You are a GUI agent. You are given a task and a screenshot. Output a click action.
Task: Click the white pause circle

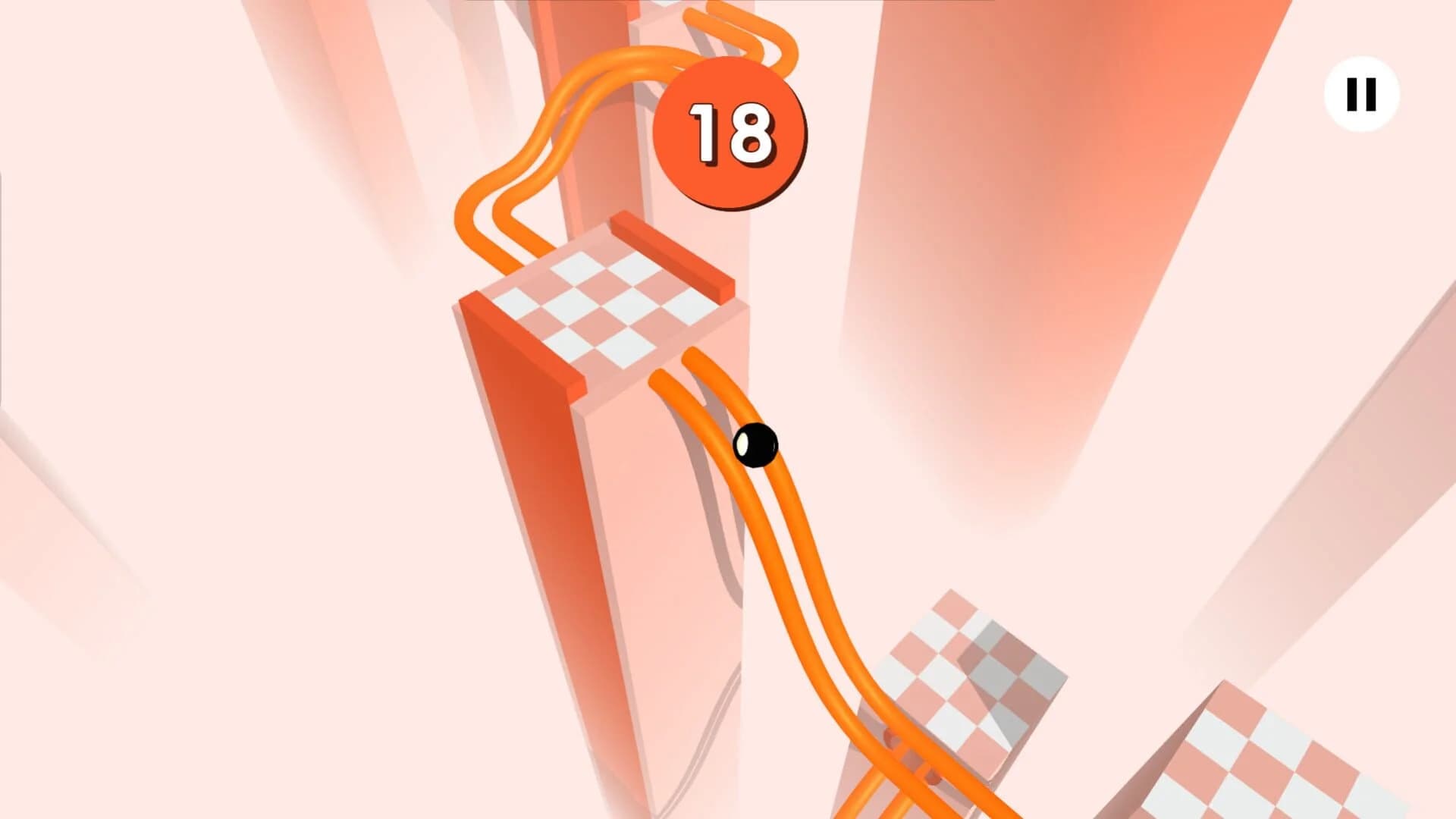[x=1361, y=93]
